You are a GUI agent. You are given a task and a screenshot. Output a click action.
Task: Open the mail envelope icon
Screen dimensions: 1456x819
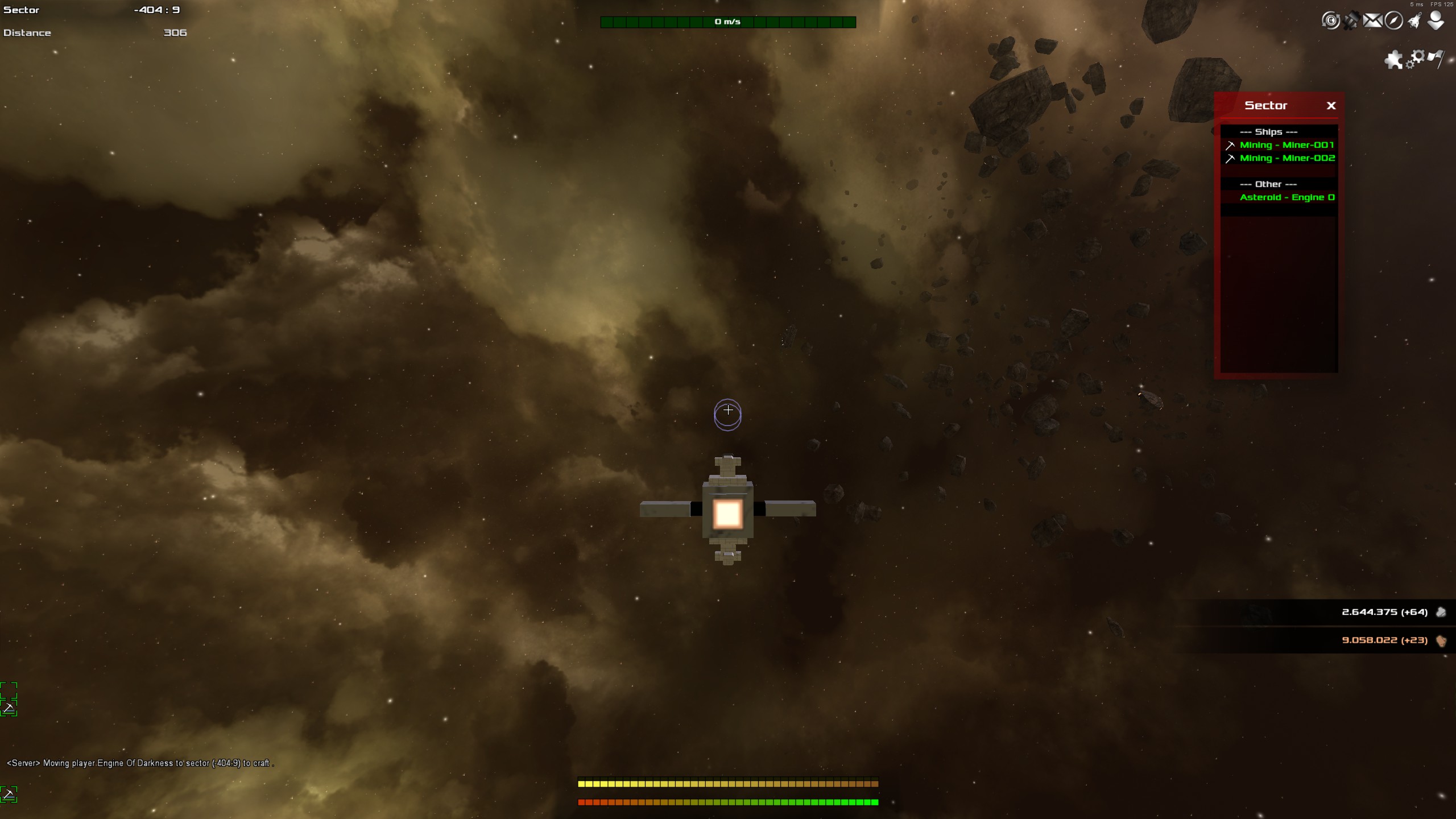(x=1372, y=21)
